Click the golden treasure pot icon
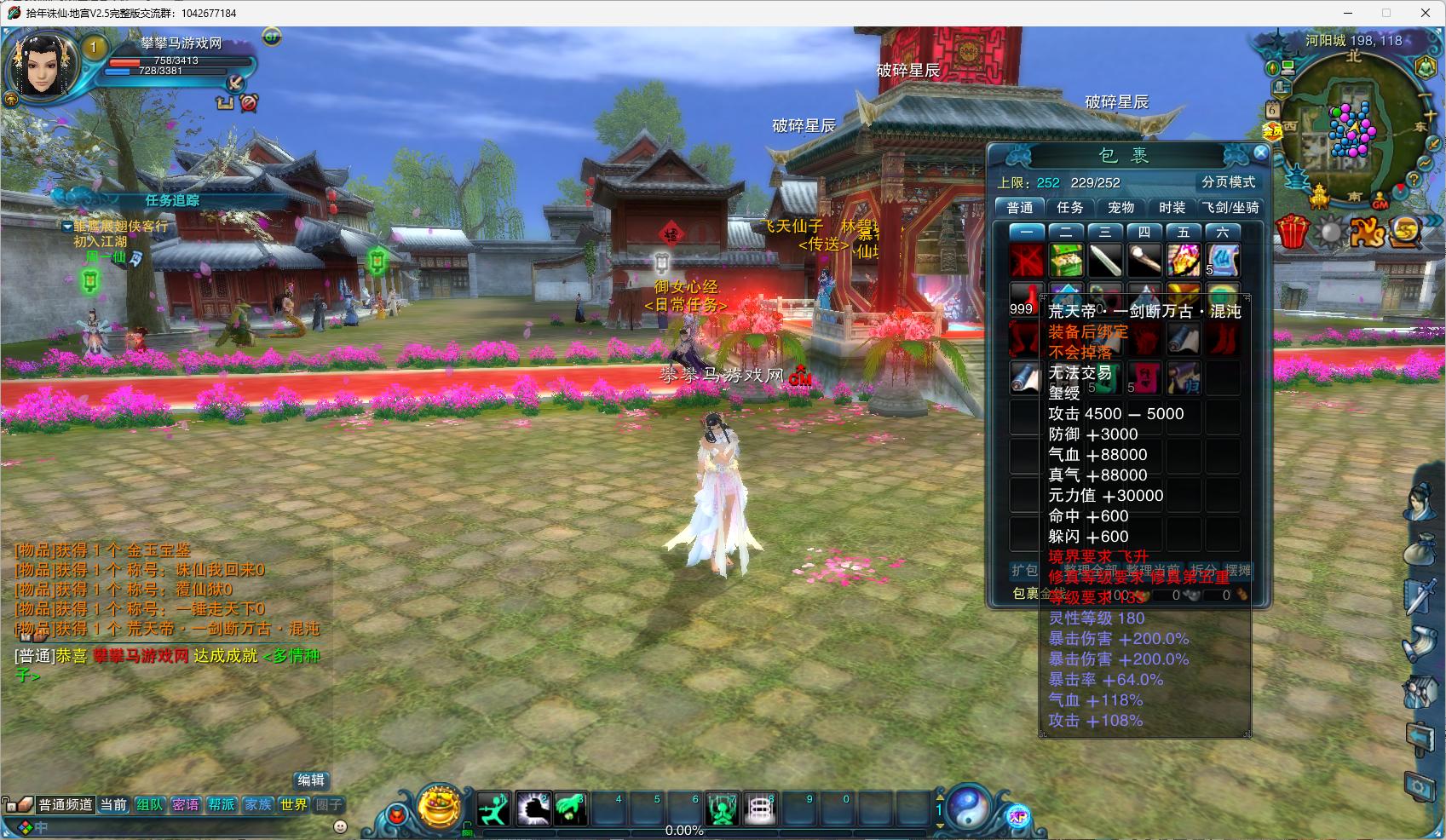 point(440,807)
